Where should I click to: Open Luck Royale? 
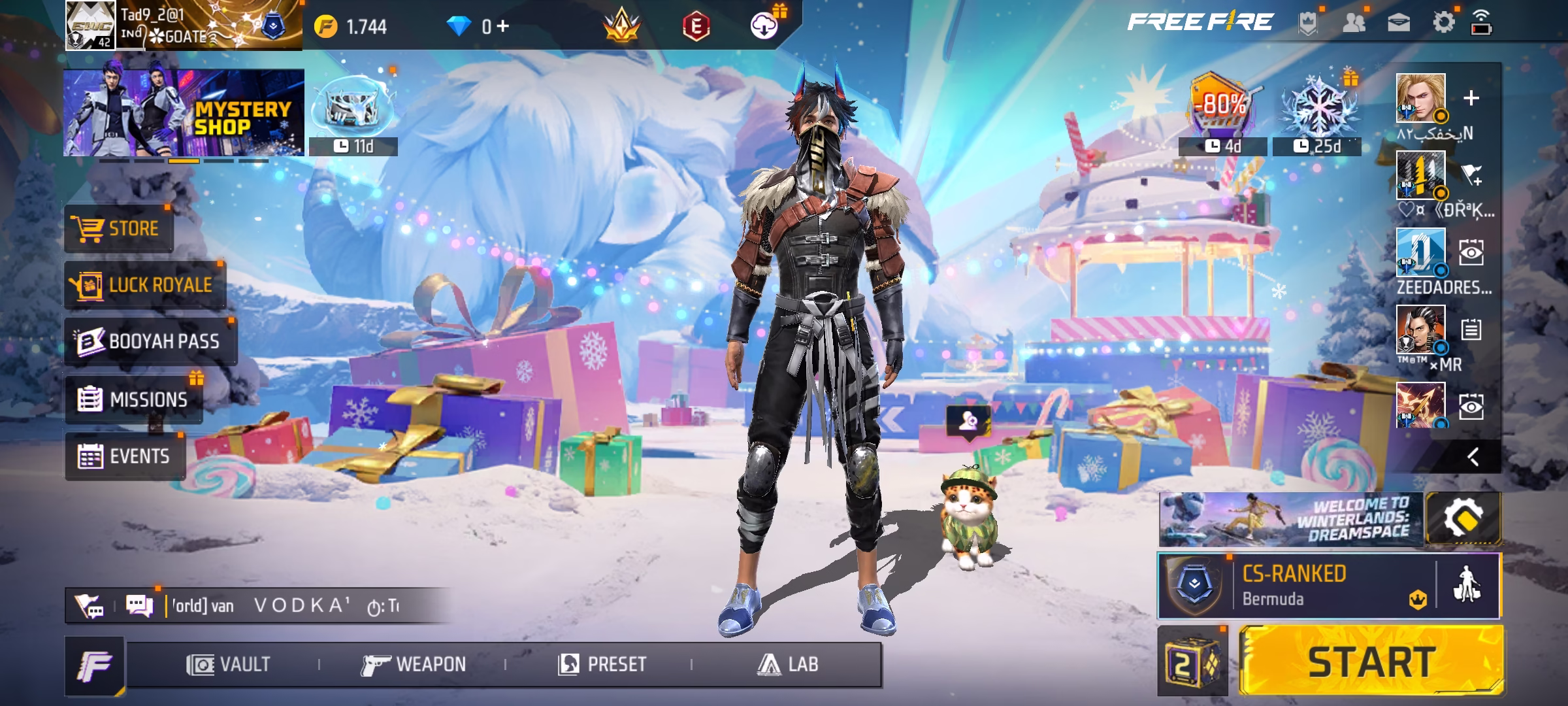click(144, 285)
